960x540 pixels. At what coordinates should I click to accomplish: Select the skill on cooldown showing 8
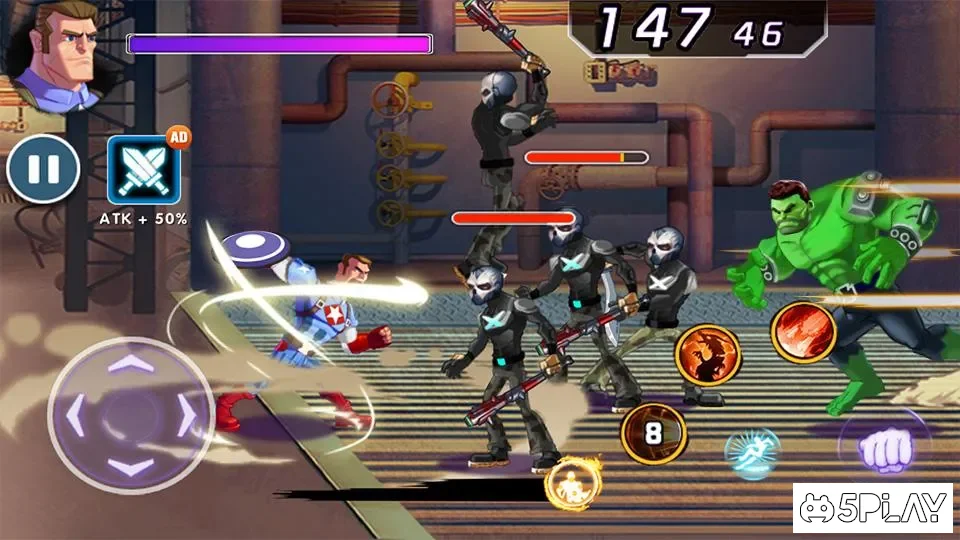pyautogui.click(x=653, y=432)
